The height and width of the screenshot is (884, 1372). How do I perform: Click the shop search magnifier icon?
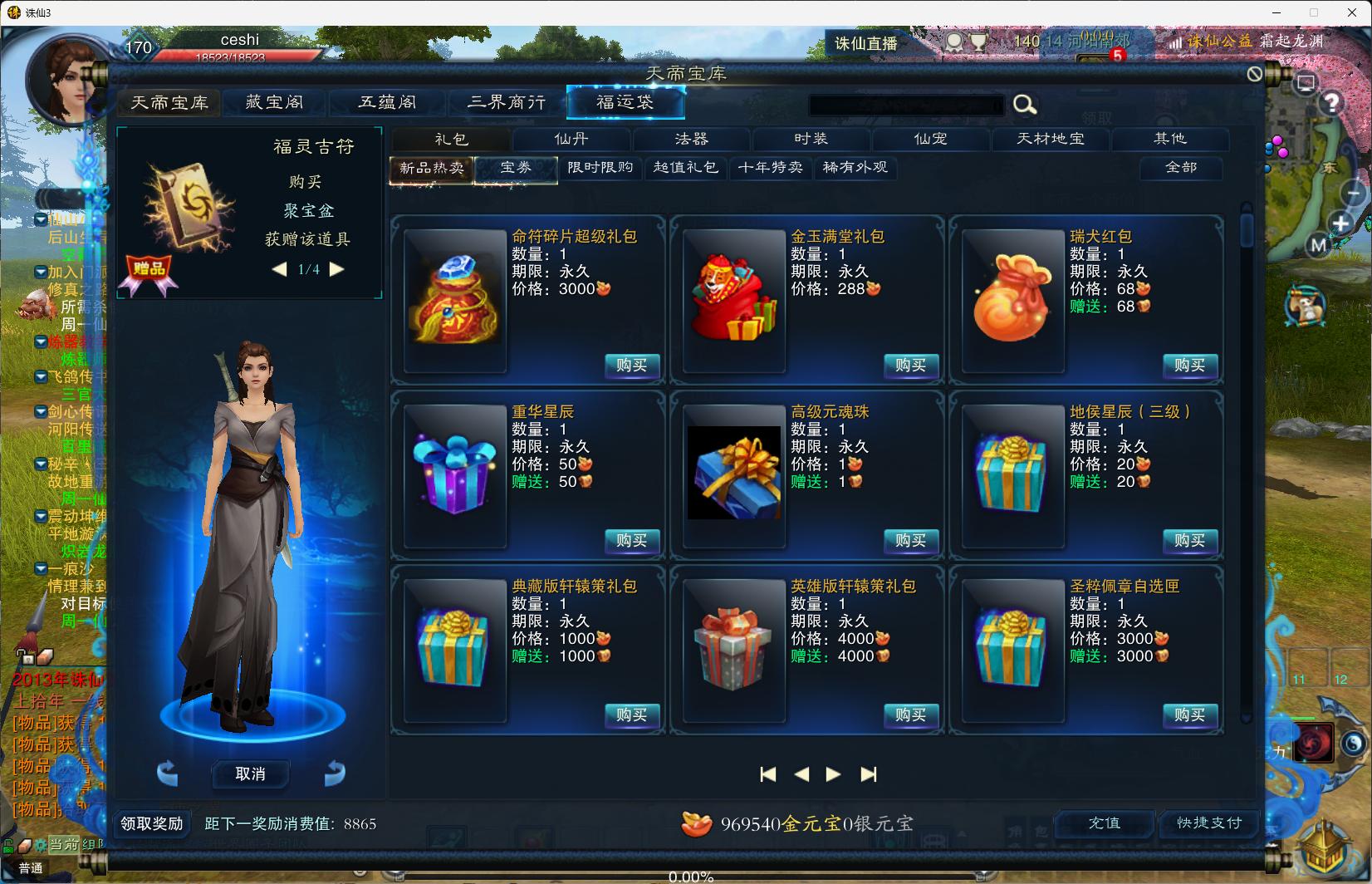[1024, 105]
